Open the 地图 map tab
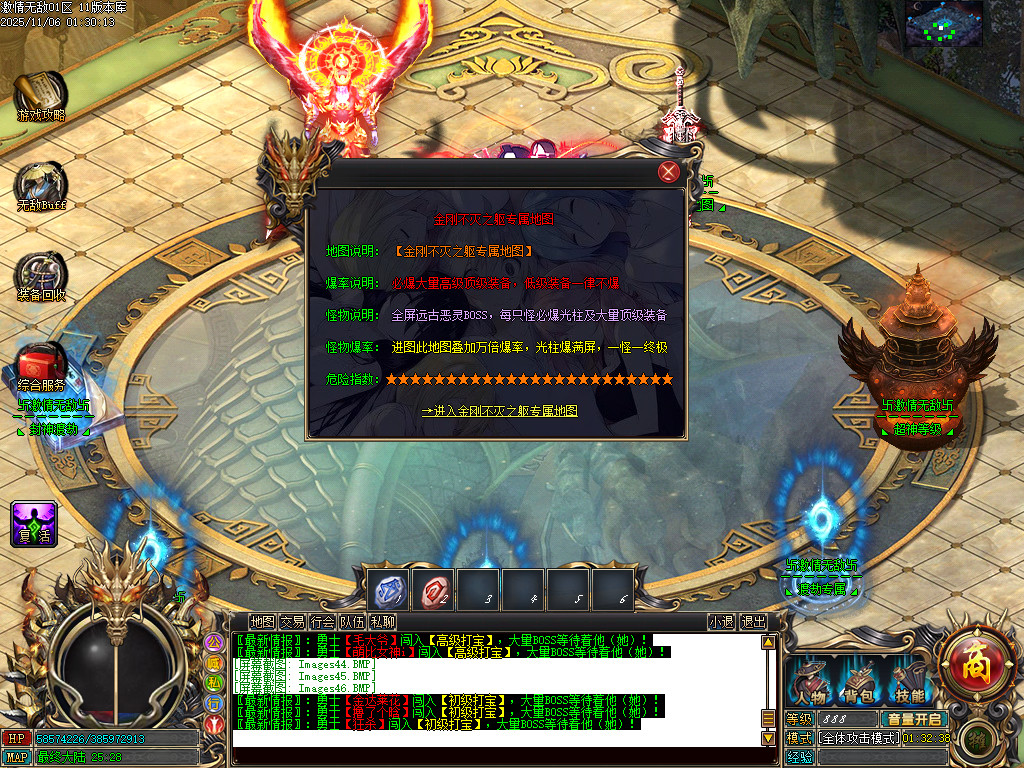This screenshot has height=768, width=1024. point(262,622)
